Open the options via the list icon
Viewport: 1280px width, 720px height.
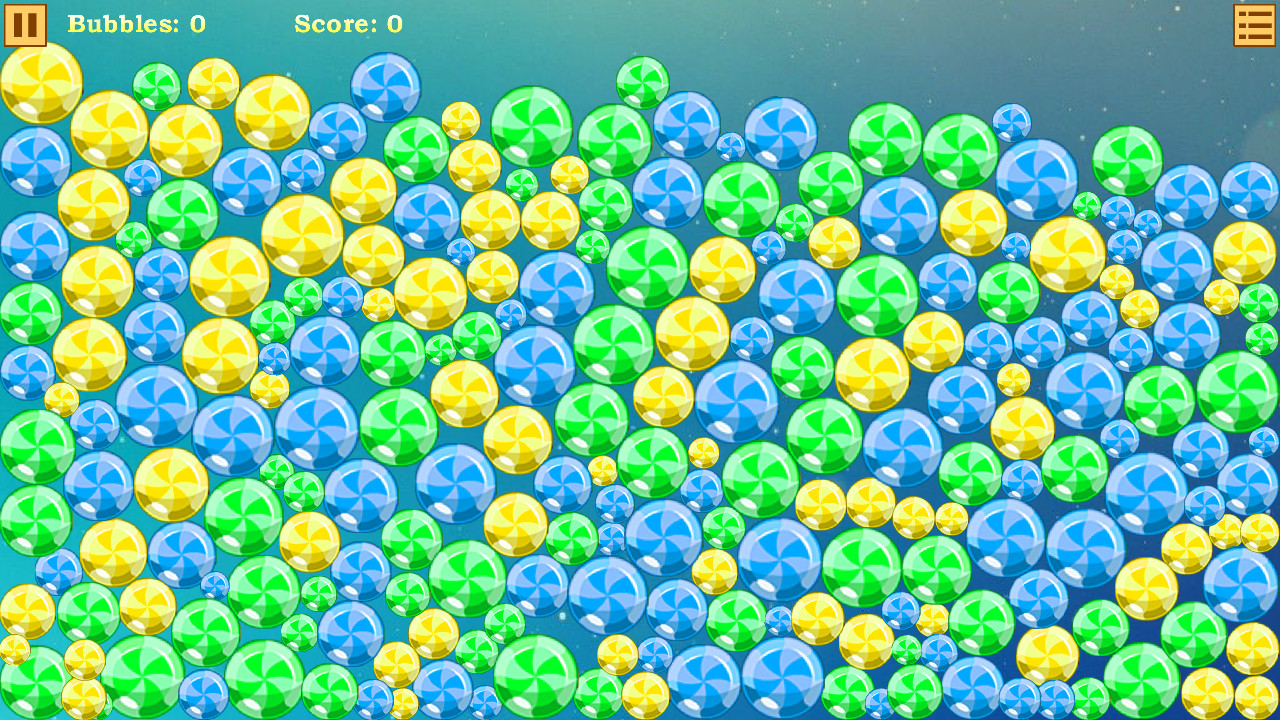click(1252, 25)
